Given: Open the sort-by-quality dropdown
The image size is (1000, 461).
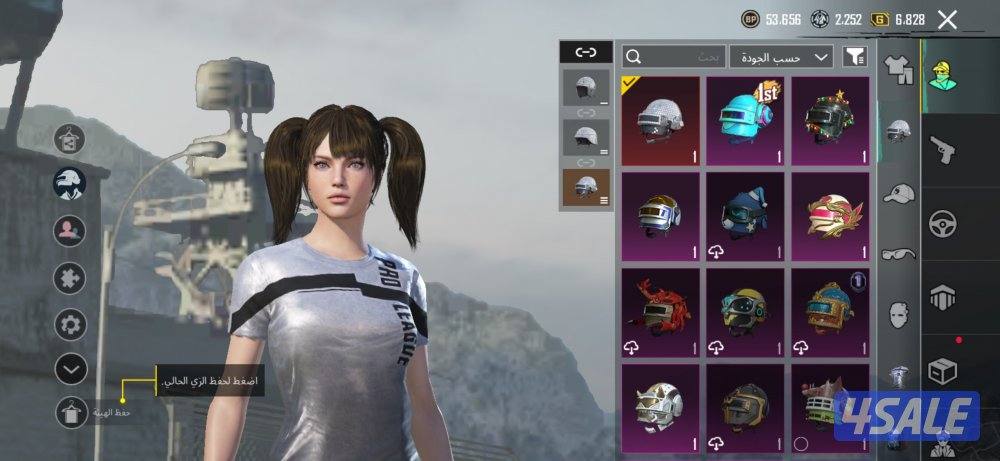Looking at the screenshot, I should coord(781,56).
